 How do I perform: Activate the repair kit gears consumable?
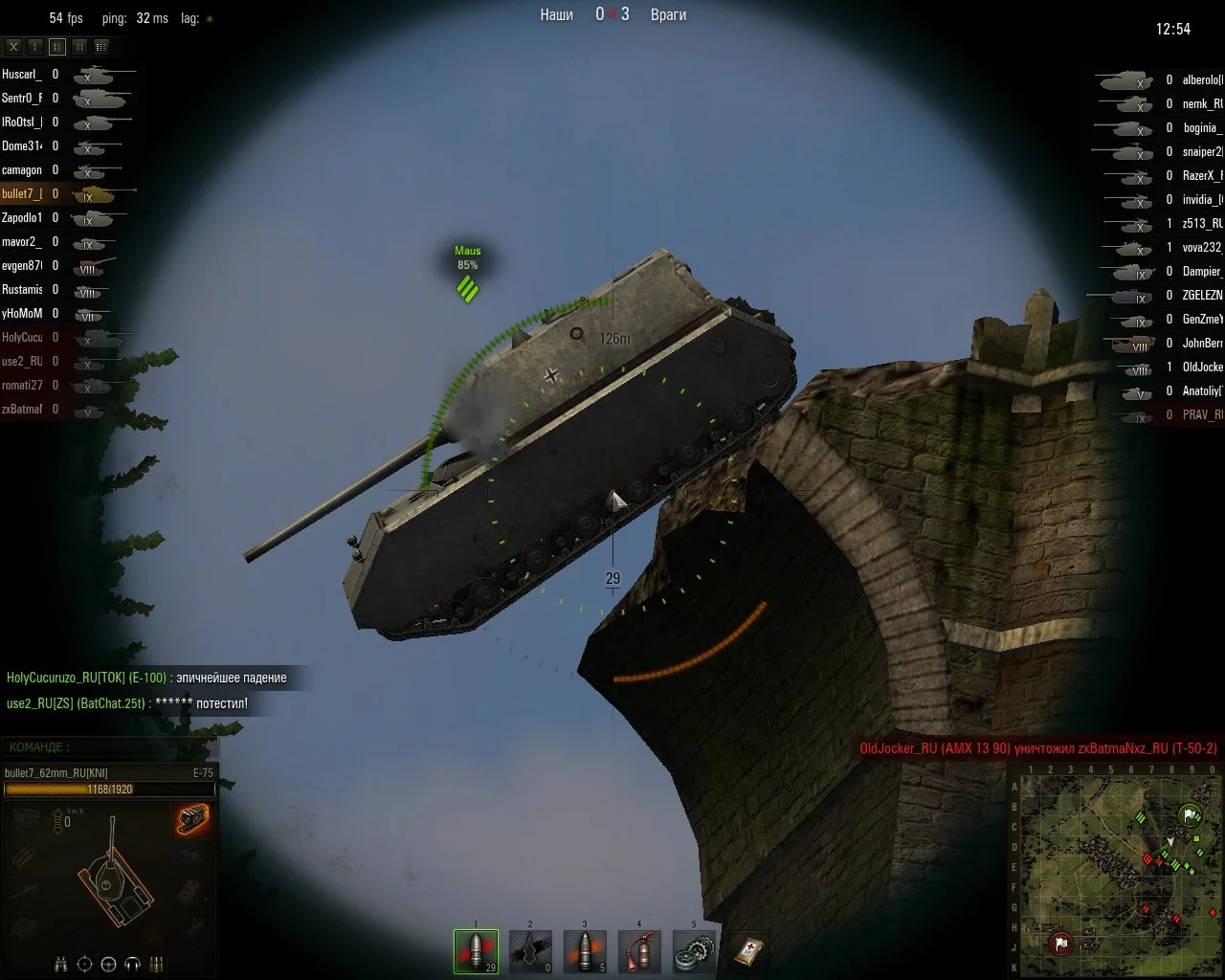tap(694, 950)
